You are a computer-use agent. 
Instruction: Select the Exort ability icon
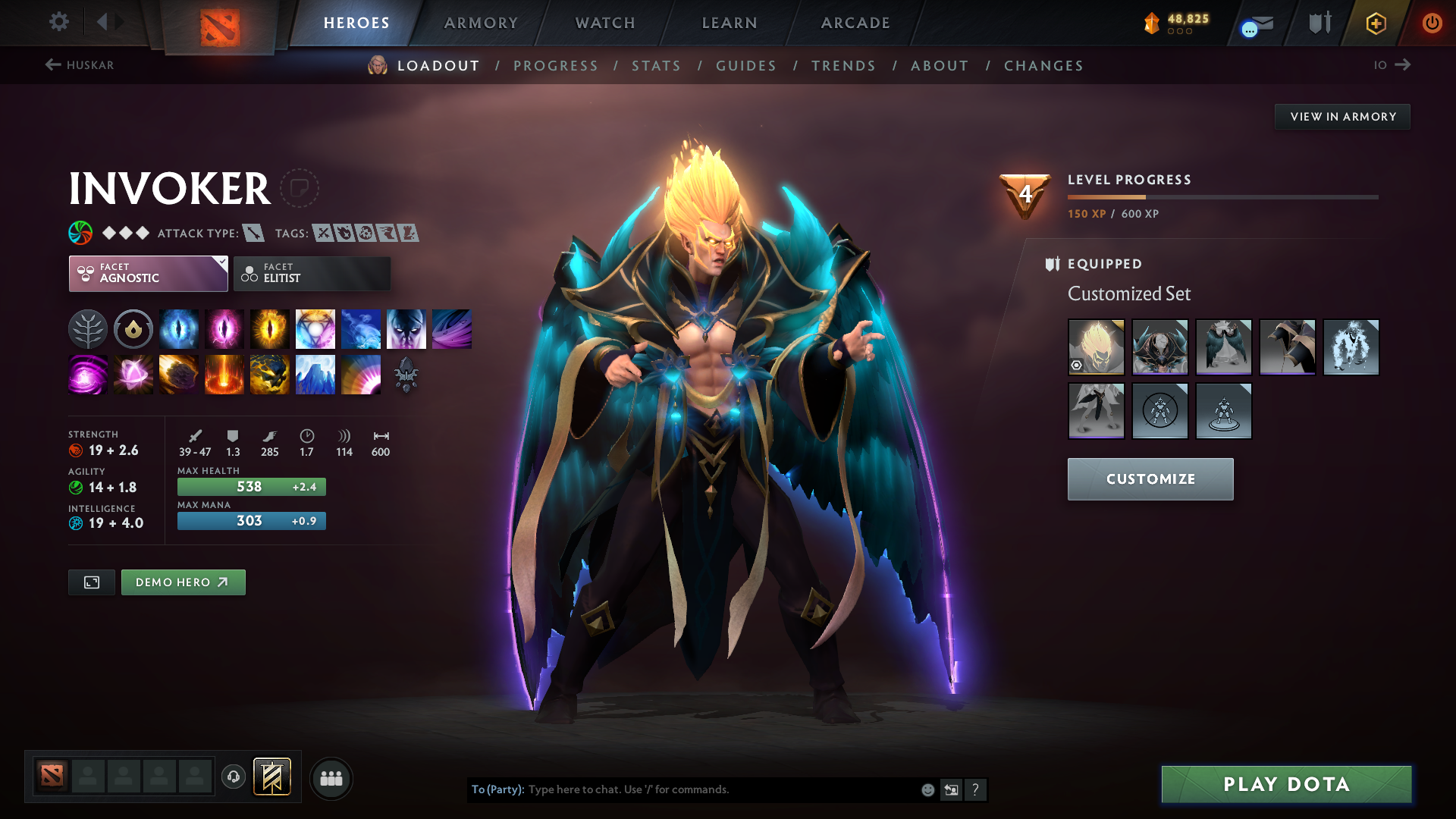(270, 328)
